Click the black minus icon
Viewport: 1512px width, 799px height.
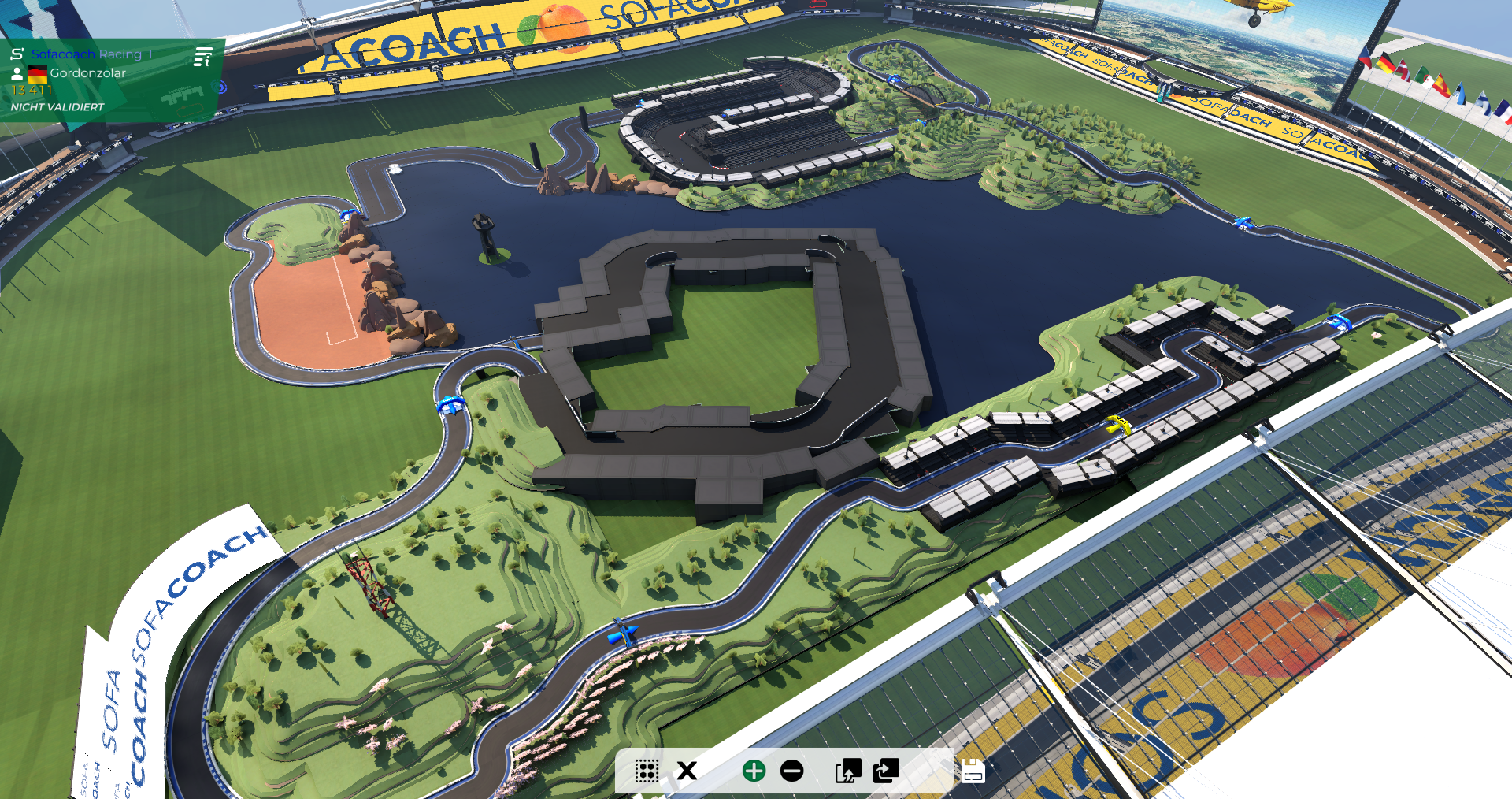coord(792,771)
